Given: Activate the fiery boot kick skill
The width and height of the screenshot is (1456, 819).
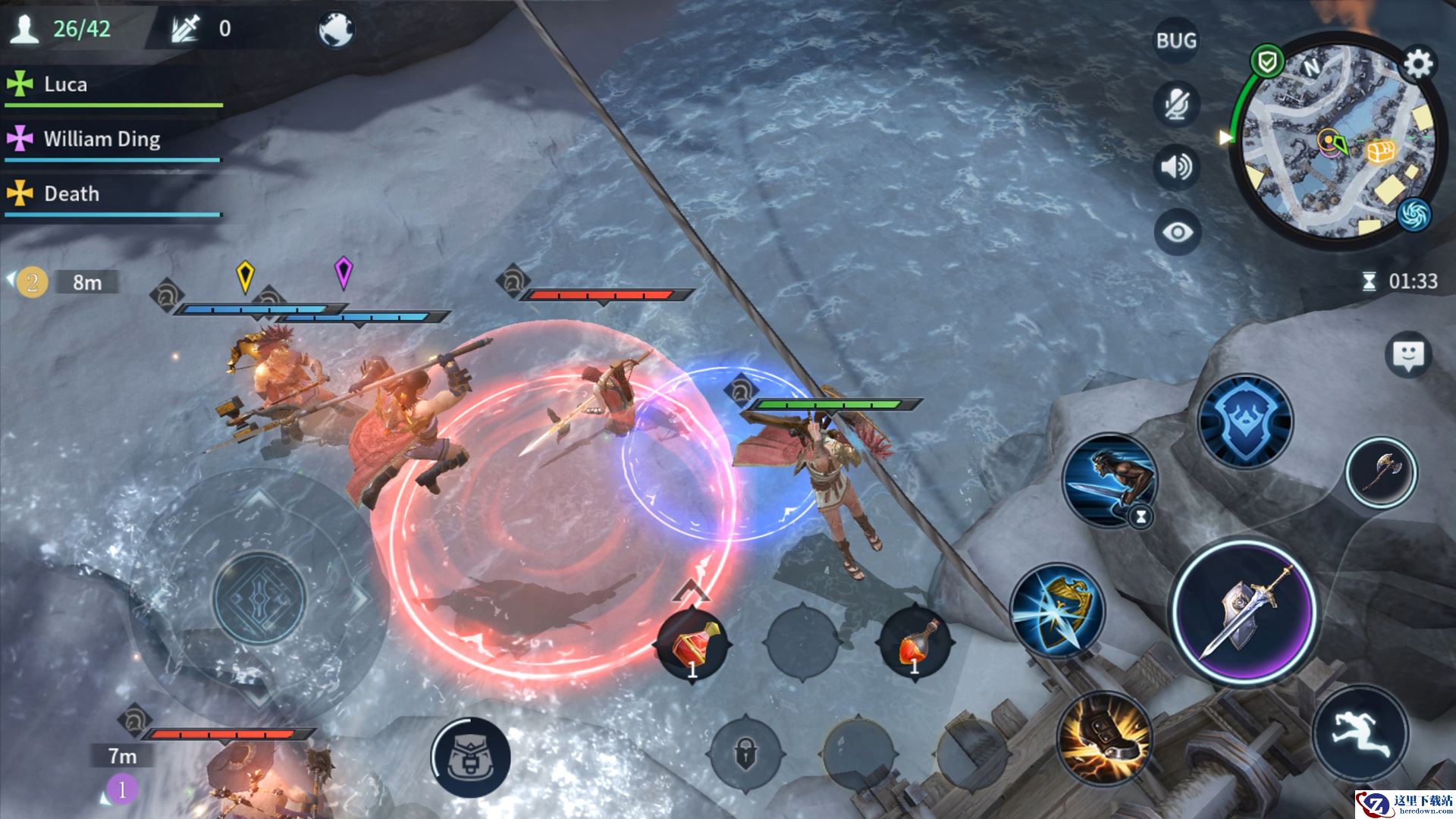Looking at the screenshot, I should point(1104,738).
